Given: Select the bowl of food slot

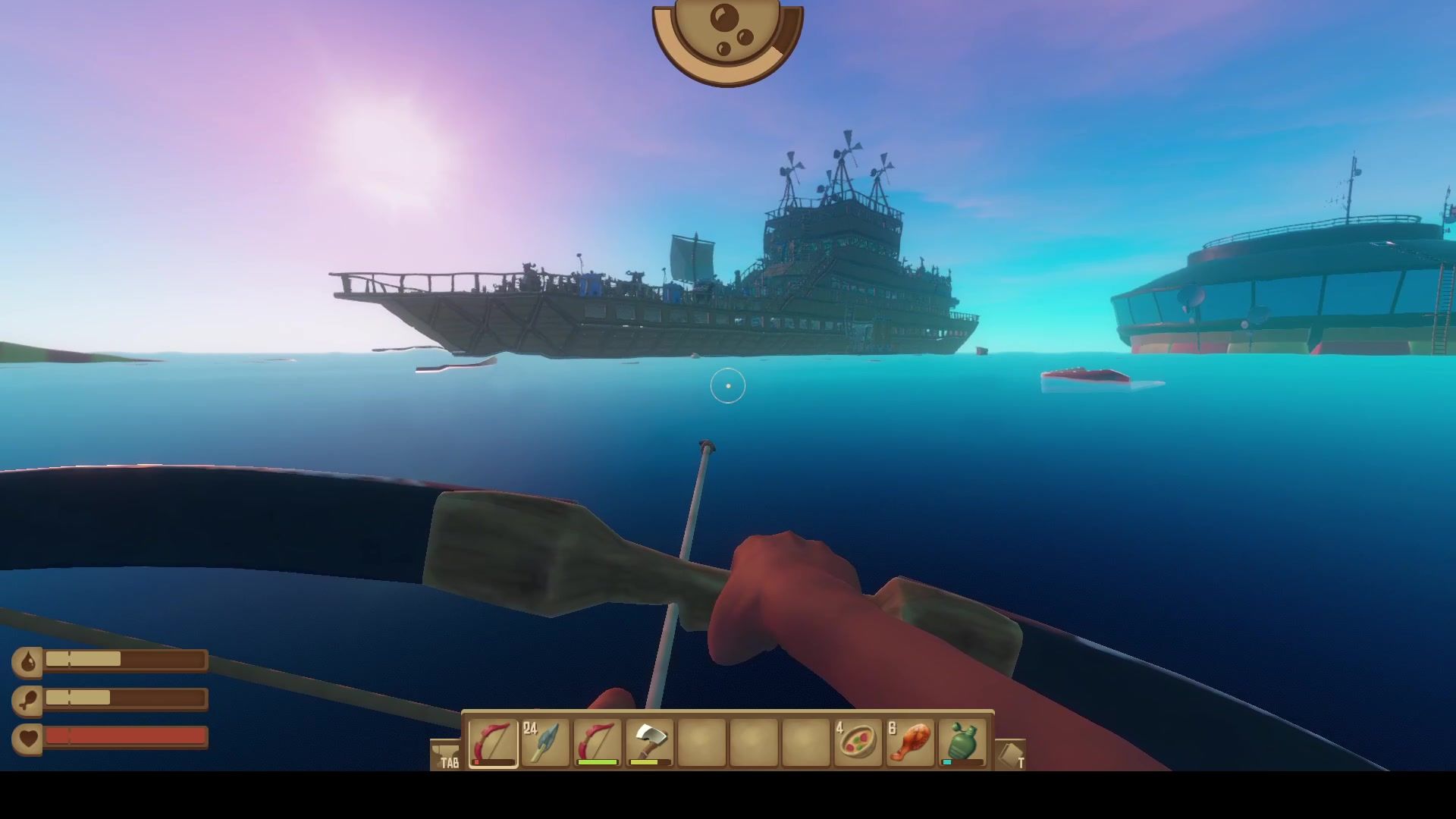Looking at the screenshot, I should pyautogui.click(x=858, y=742).
